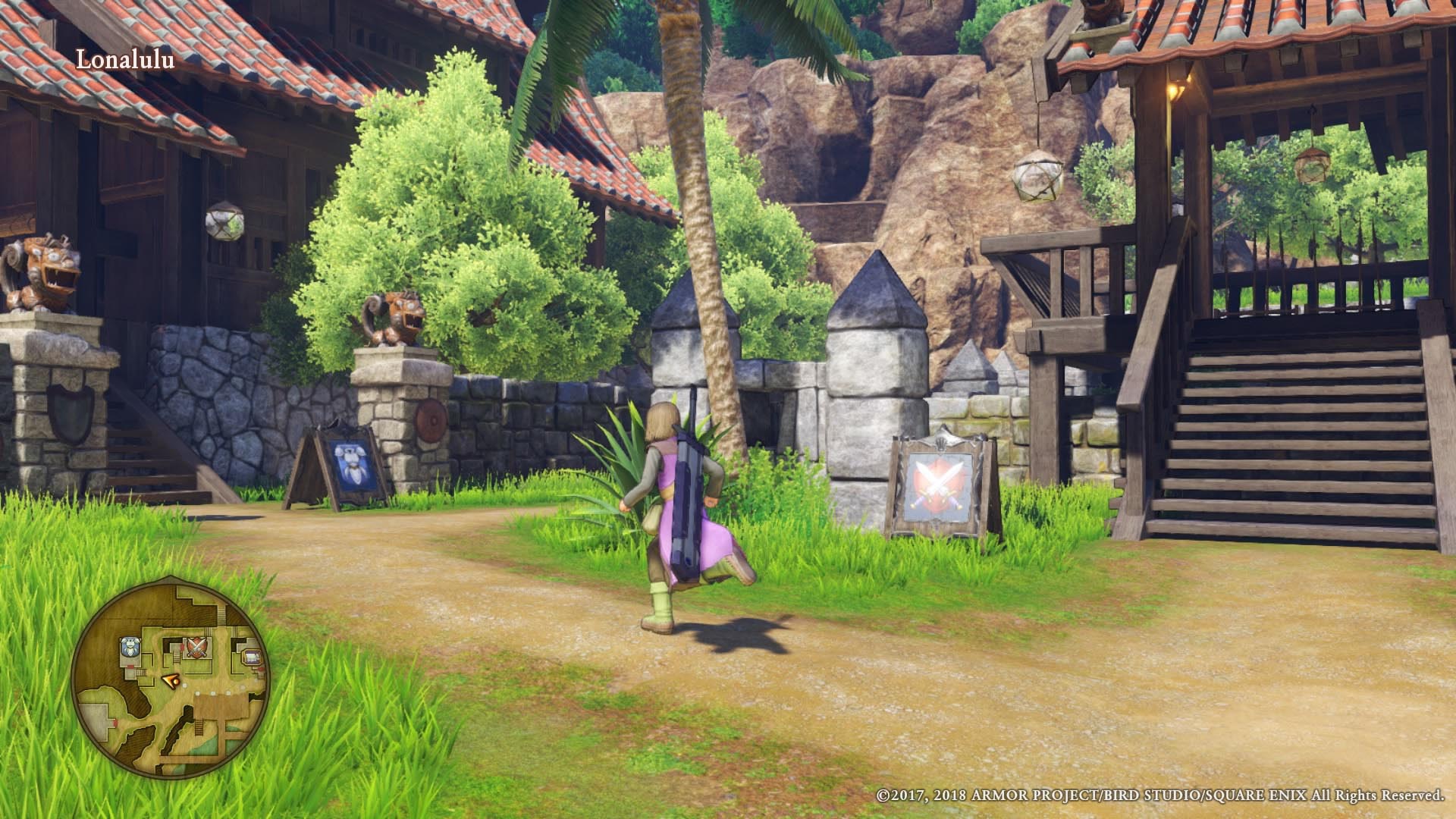The height and width of the screenshot is (819, 1456).
Task: Select the orange player arrow on the minimap
Action: click(x=171, y=679)
